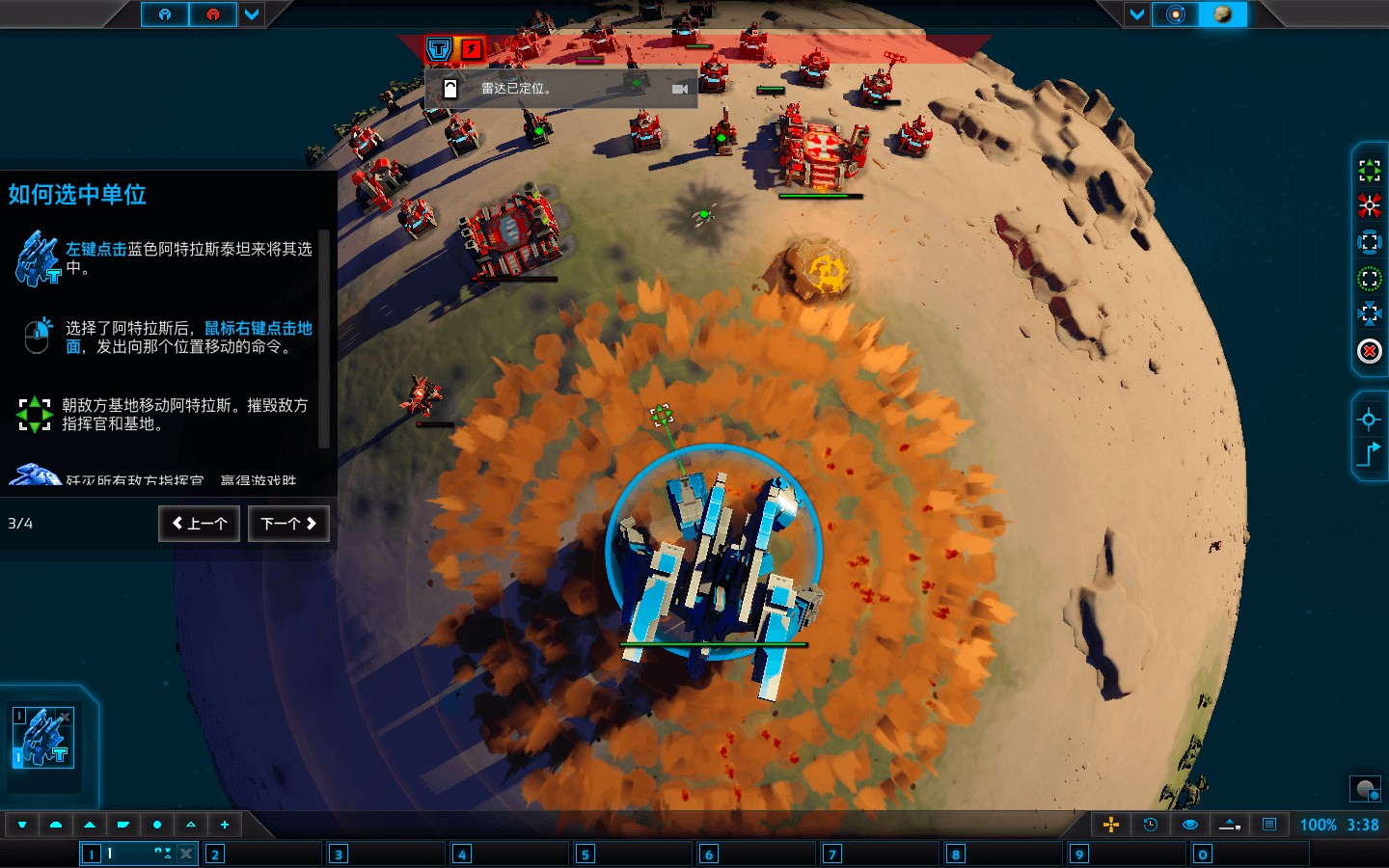
Task: Issue the Stop command with red X icon
Action: (1371, 351)
